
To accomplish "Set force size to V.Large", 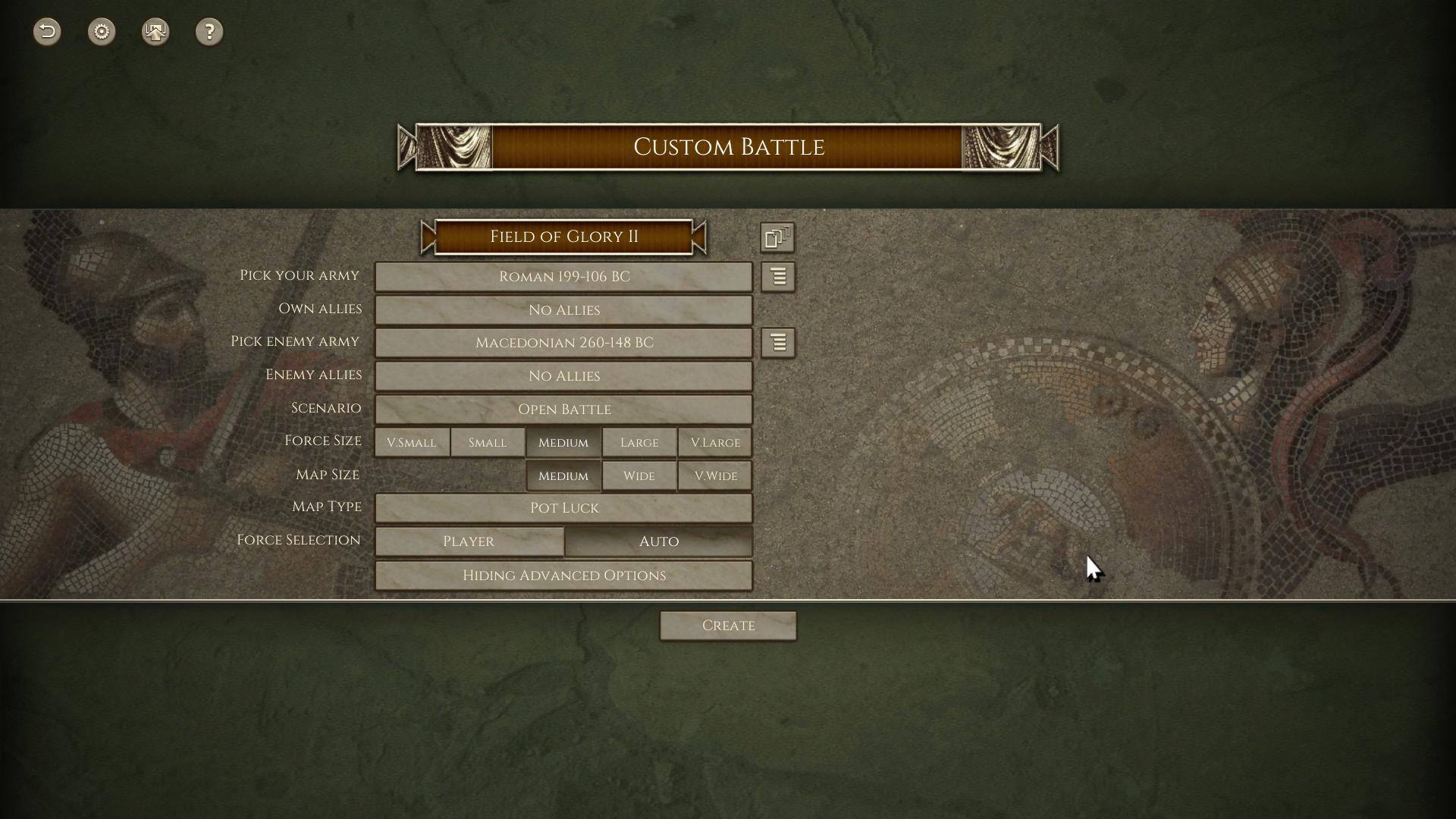I will pos(715,443).
